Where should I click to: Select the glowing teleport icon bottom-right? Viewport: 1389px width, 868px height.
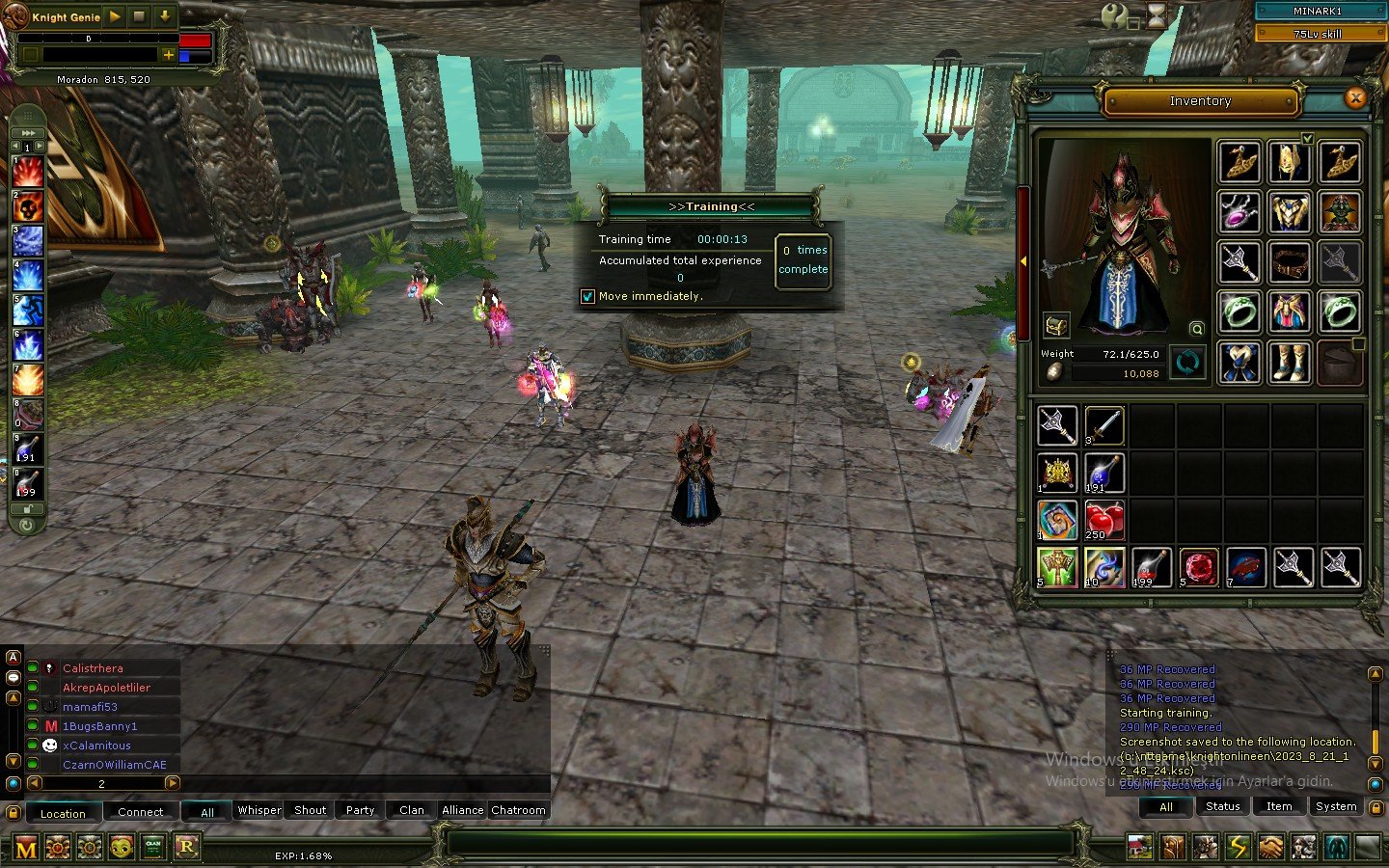click(1338, 847)
